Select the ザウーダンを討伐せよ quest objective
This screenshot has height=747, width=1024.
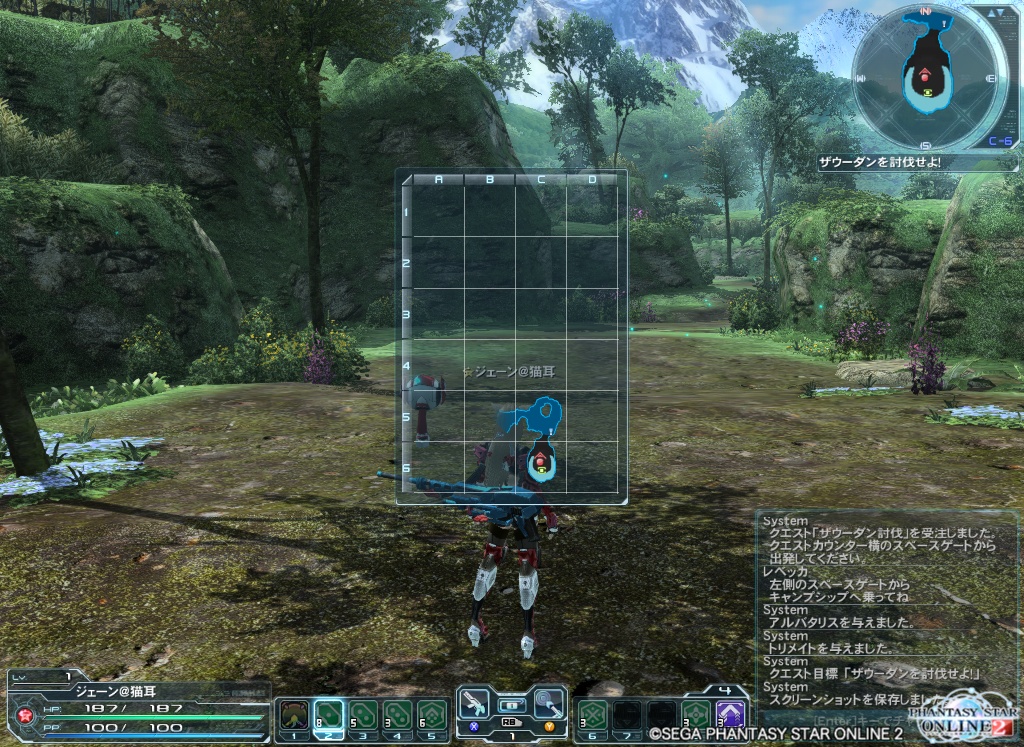point(879,162)
